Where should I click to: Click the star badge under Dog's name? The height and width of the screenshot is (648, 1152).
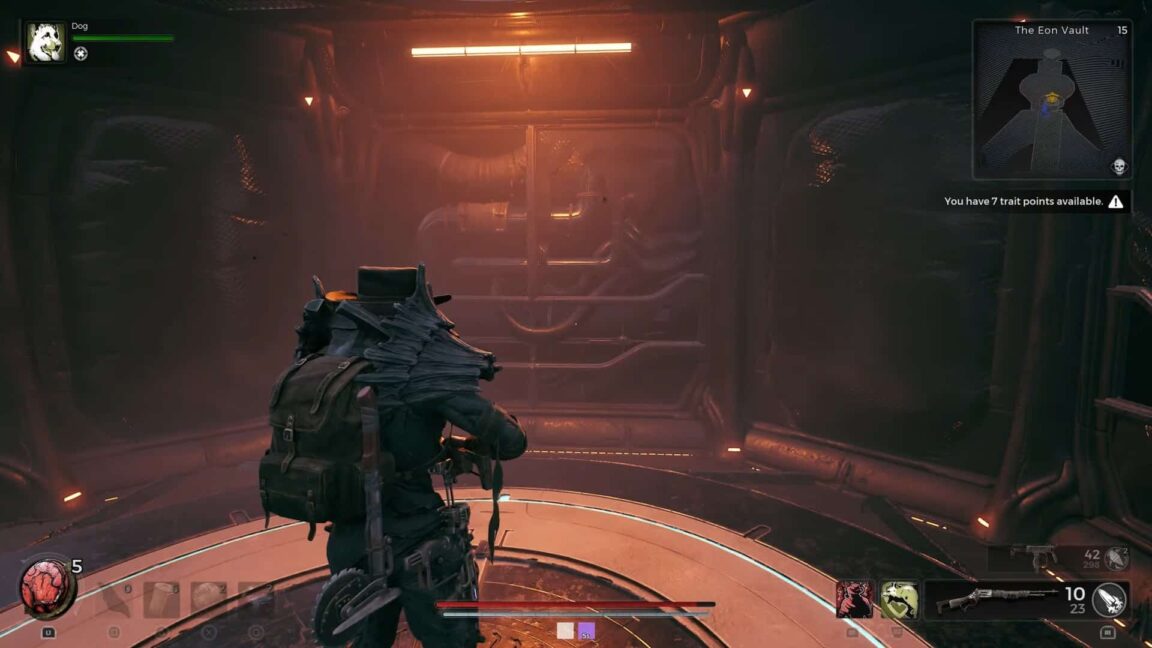(x=80, y=54)
